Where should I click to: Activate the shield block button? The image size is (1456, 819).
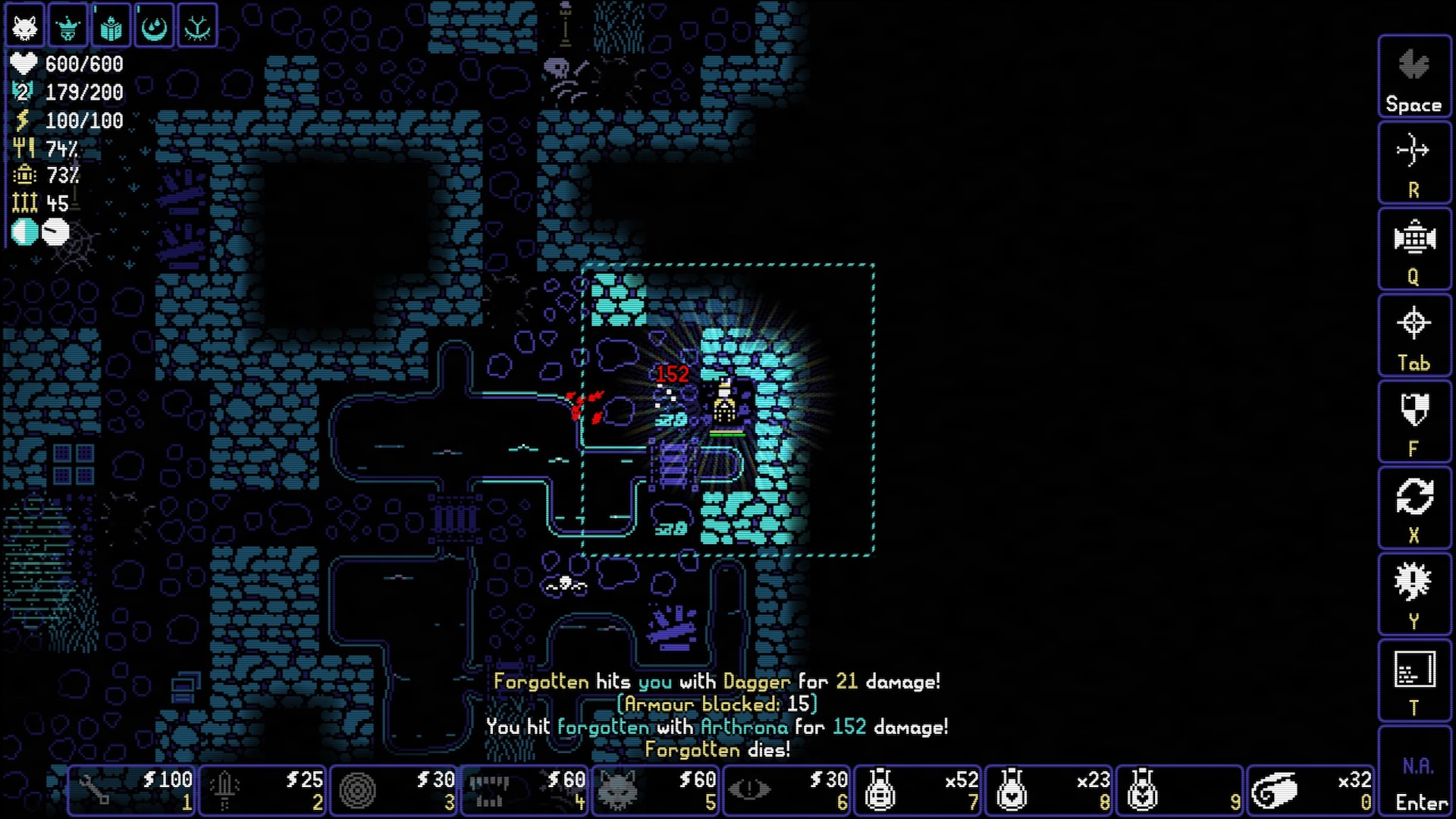(1414, 420)
